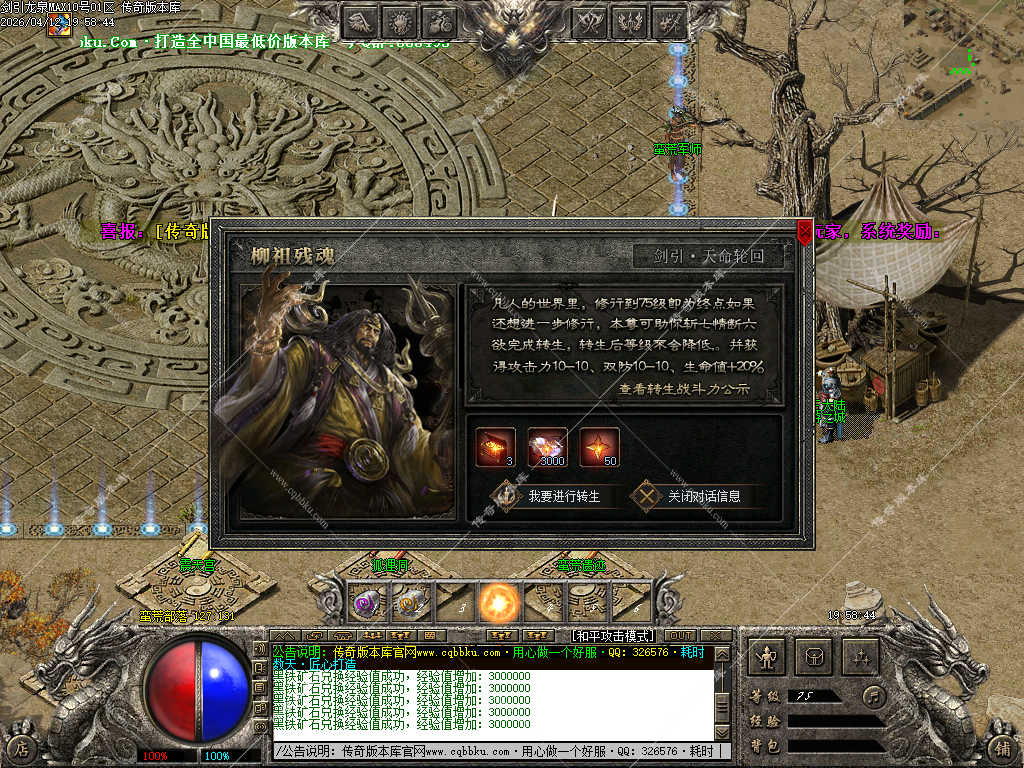Open the minimap in the corner
The height and width of the screenshot is (768, 1024).
[963, 50]
